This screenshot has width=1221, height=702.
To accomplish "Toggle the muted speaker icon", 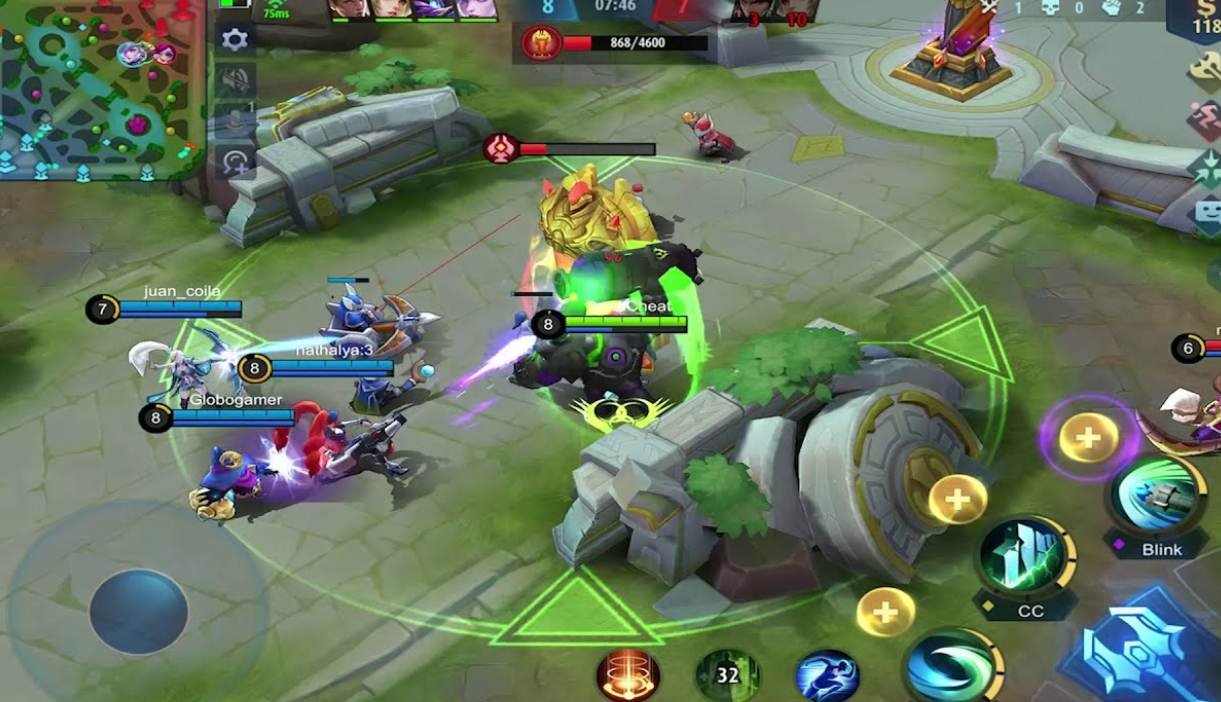I will coord(236,80).
